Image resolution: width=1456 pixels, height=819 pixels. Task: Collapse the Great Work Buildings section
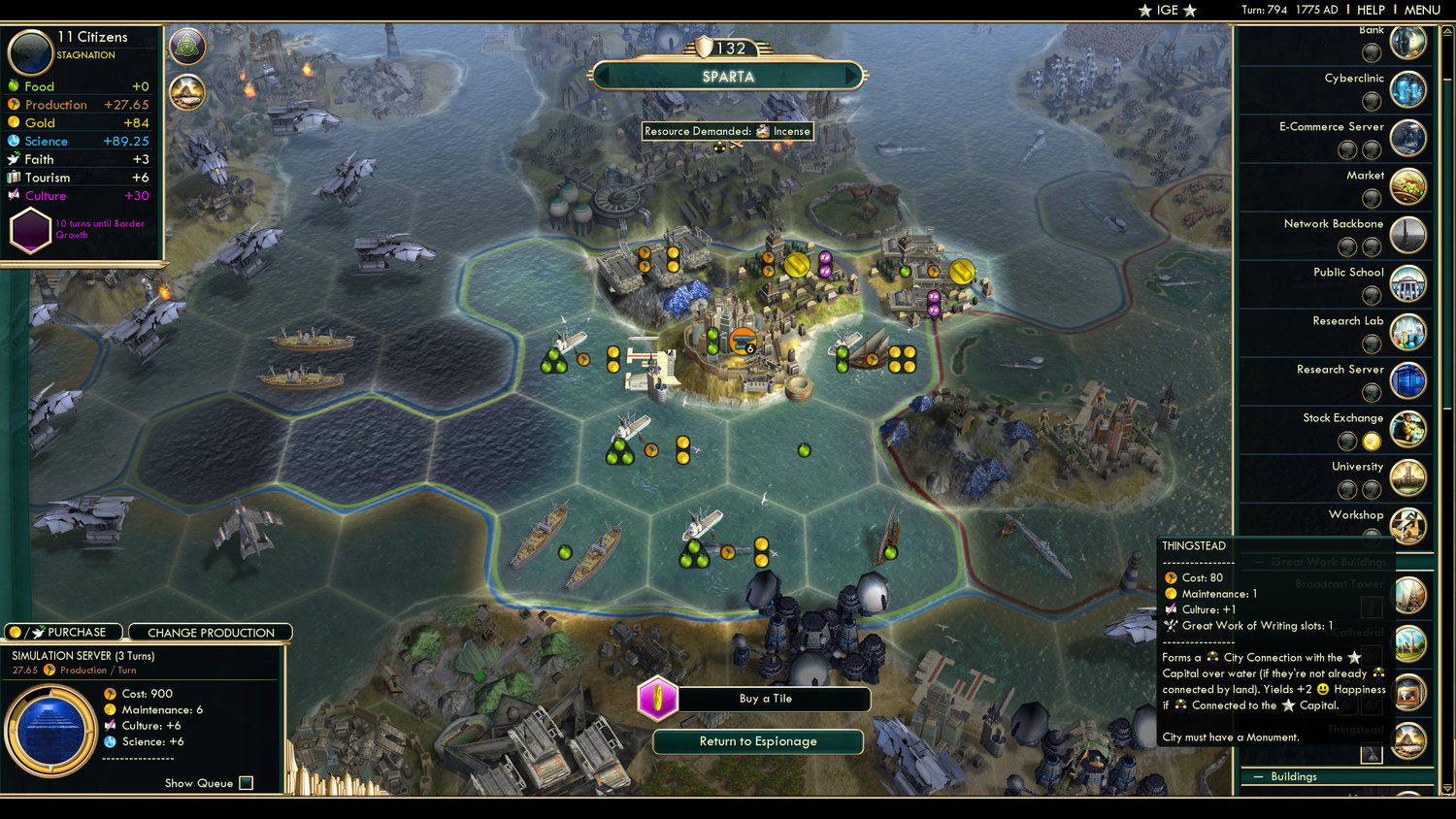1258,562
